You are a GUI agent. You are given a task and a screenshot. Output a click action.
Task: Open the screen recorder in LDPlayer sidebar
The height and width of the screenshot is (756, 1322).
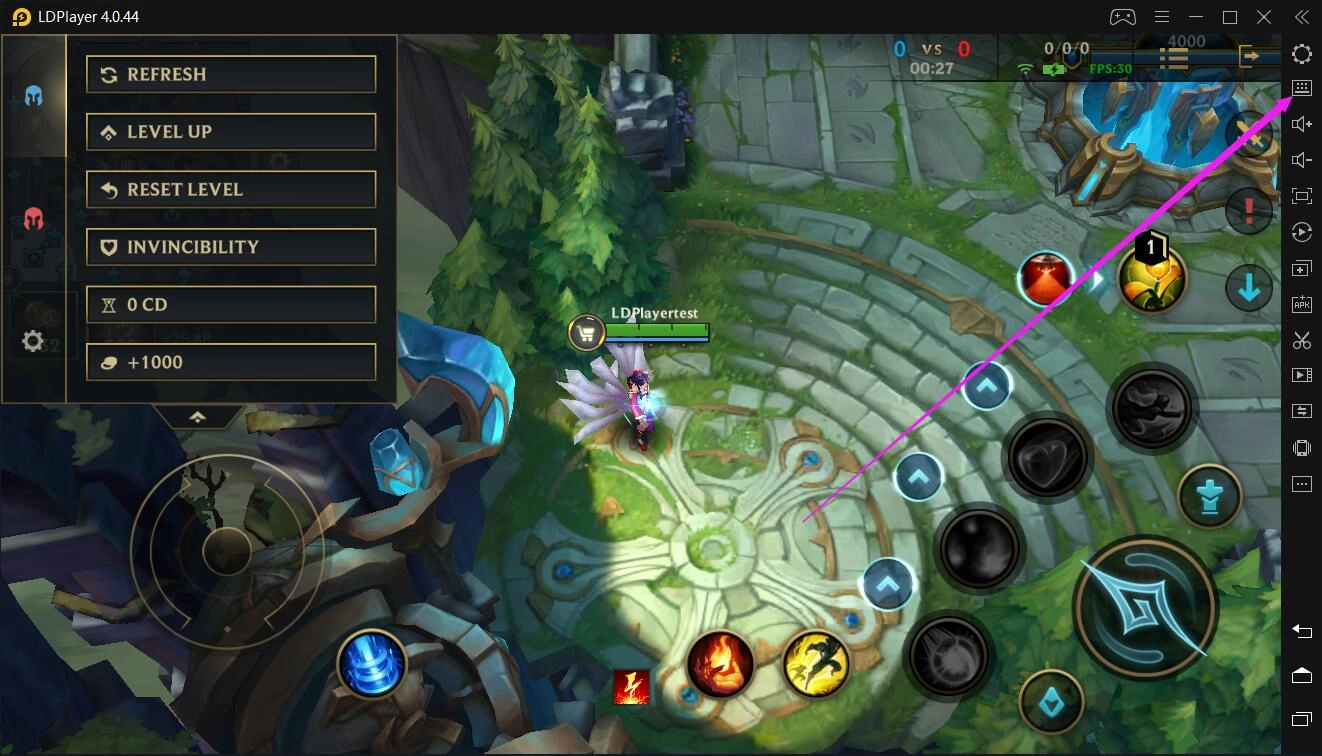1301,375
